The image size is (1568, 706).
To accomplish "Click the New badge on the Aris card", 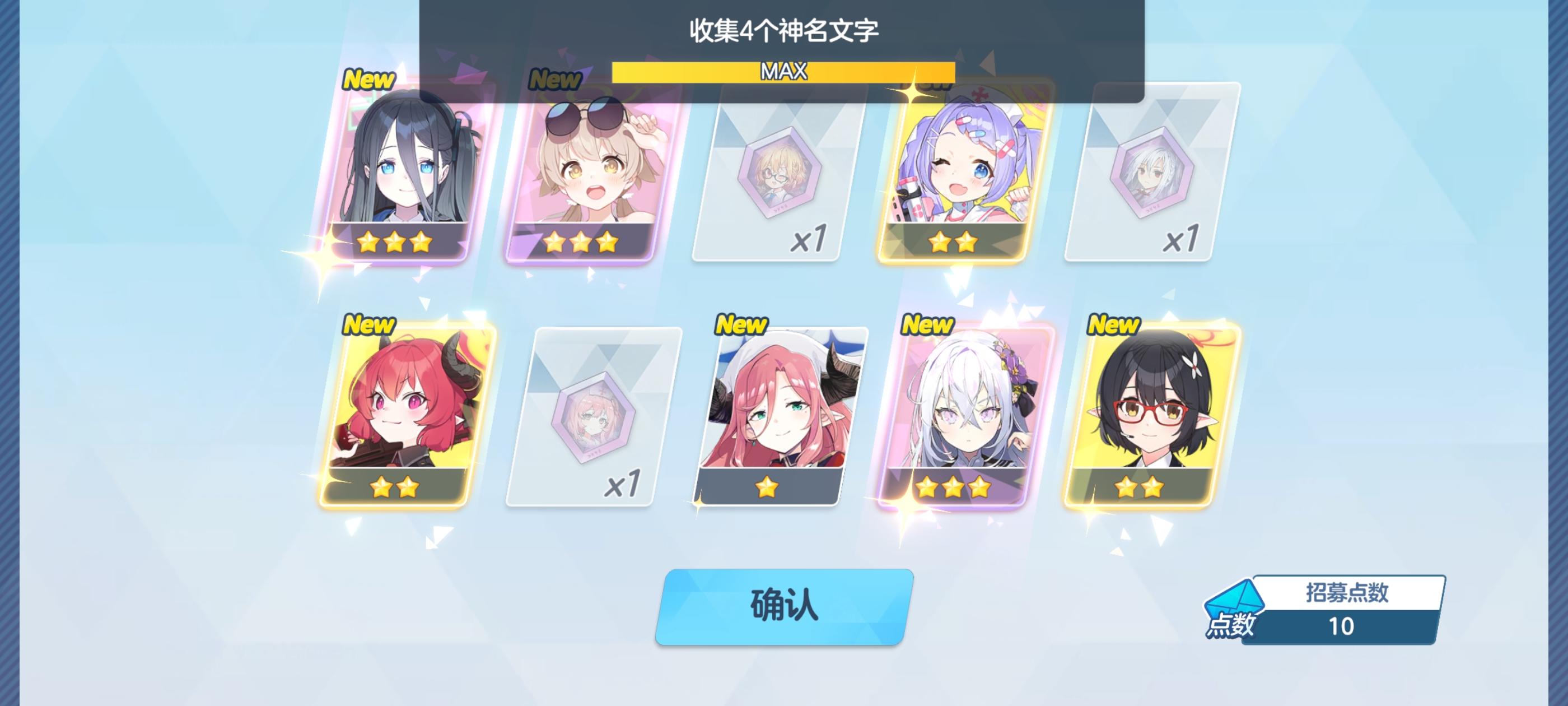I will (370, 78).
